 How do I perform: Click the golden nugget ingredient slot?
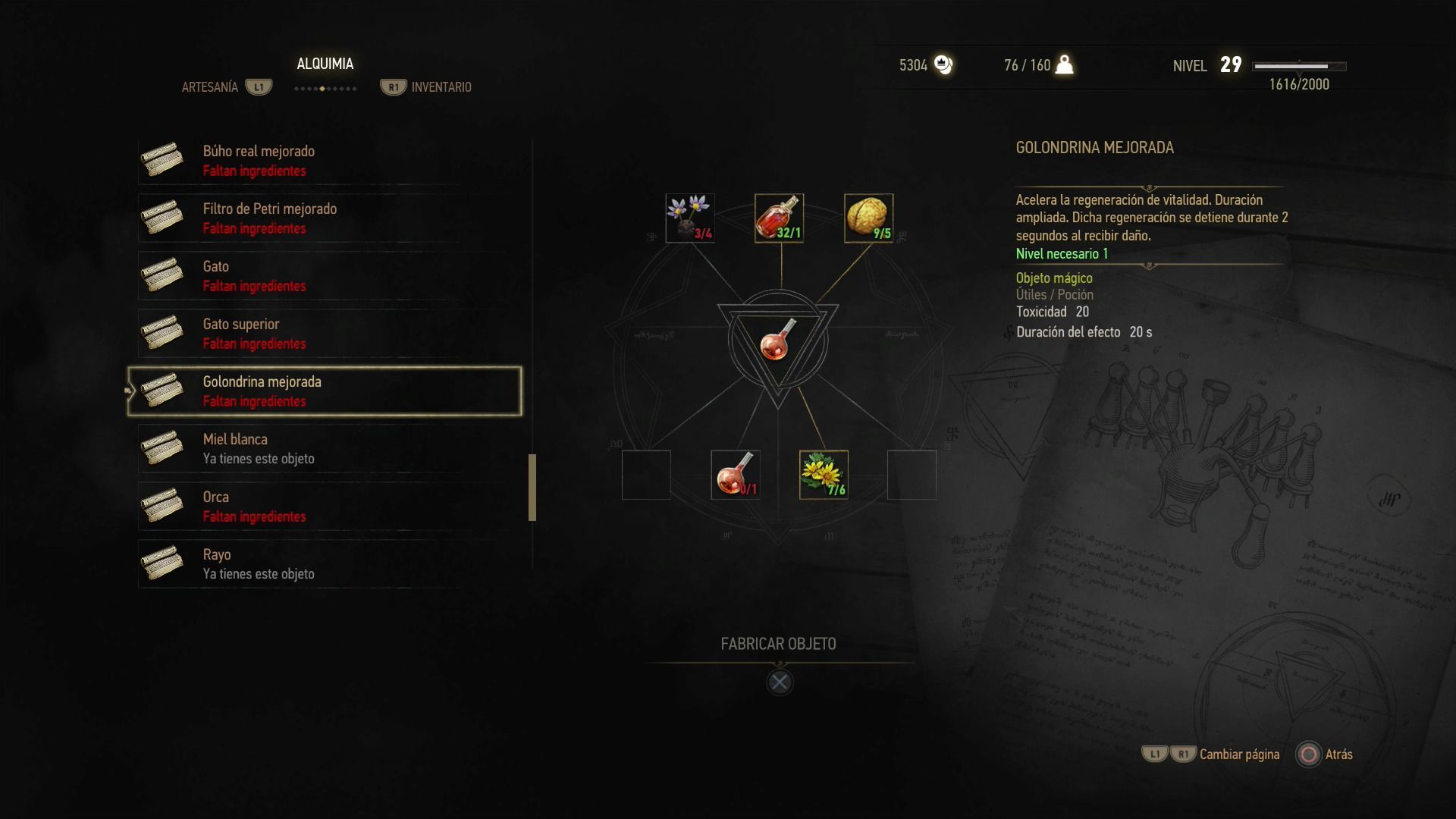click(x=868, y=218)
